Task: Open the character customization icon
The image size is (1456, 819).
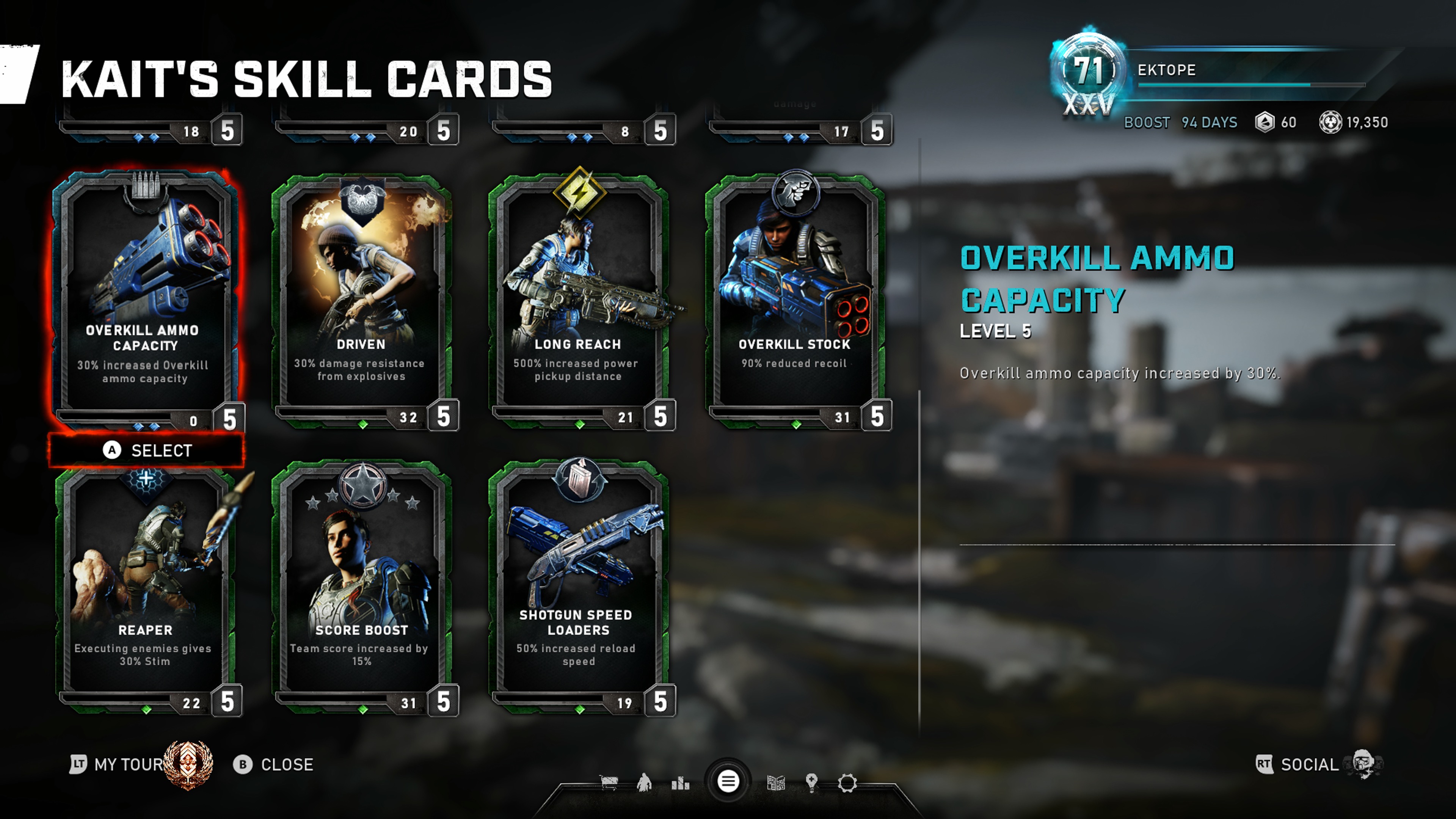Action: [644, 783]
